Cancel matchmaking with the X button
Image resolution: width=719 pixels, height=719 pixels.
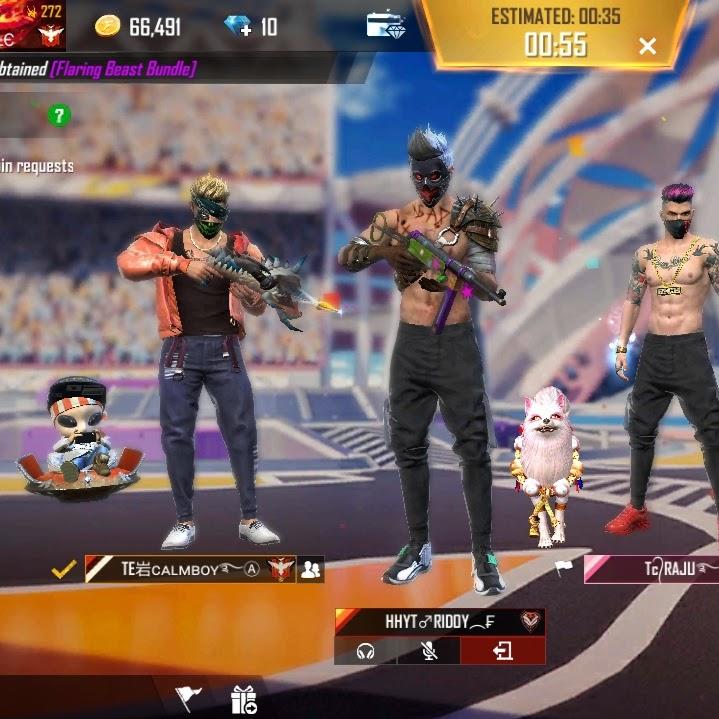coord(647,46)
